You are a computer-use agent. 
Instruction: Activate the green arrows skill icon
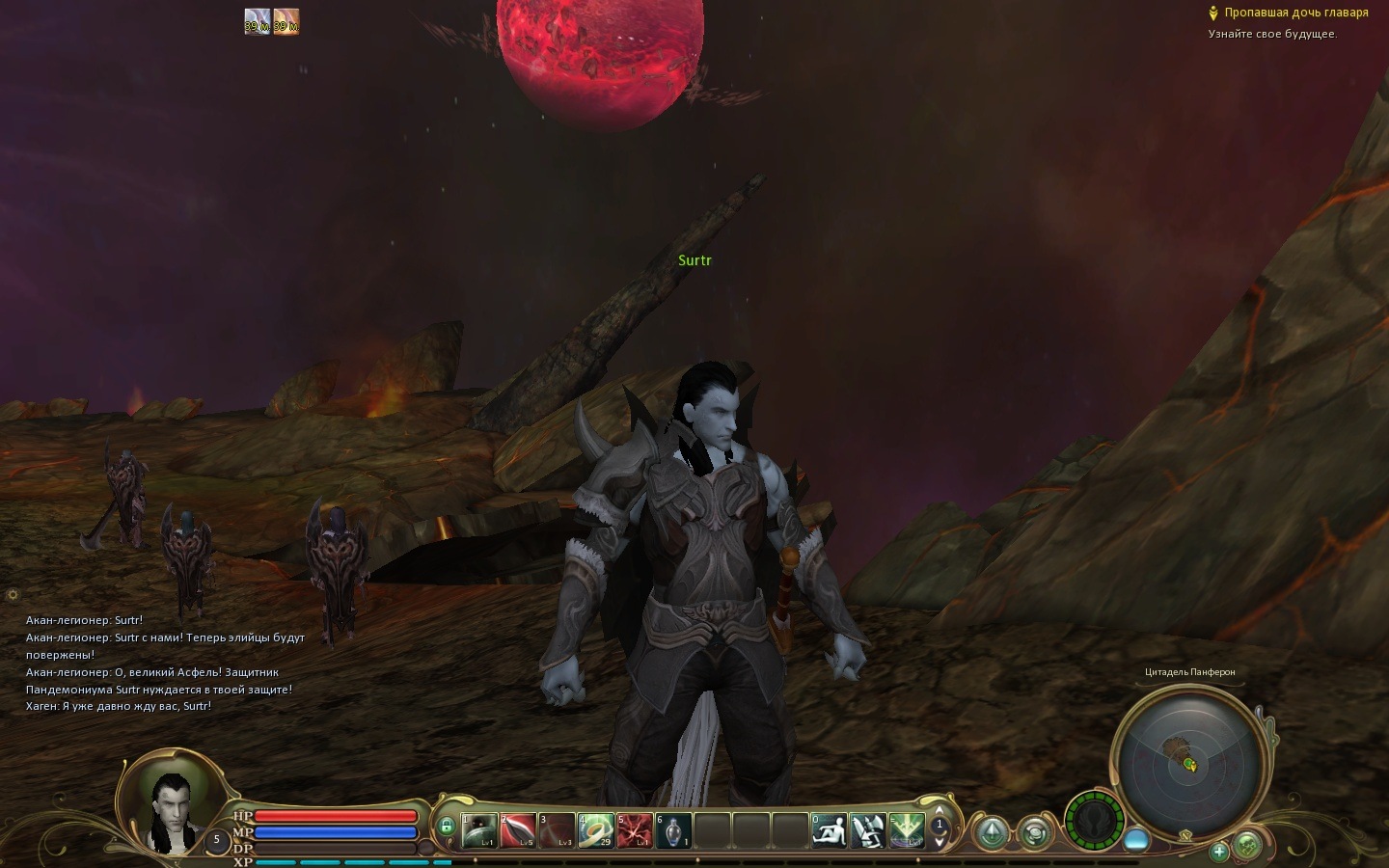point(907,829)
